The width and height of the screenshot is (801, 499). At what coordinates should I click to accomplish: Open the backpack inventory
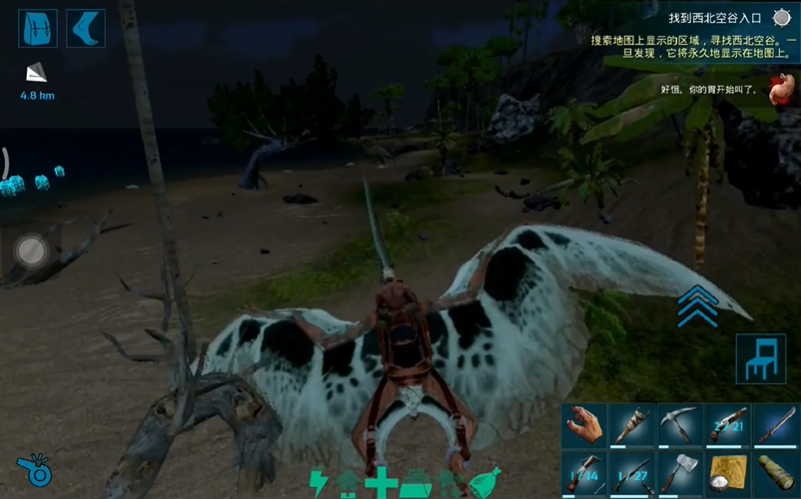(37, 28)
